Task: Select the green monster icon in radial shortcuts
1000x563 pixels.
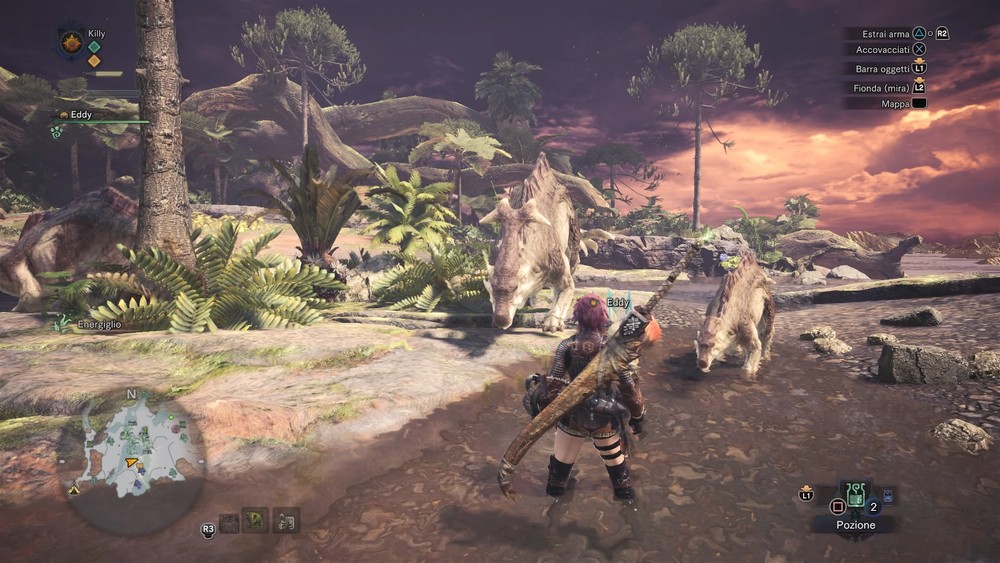Action: 256,520
